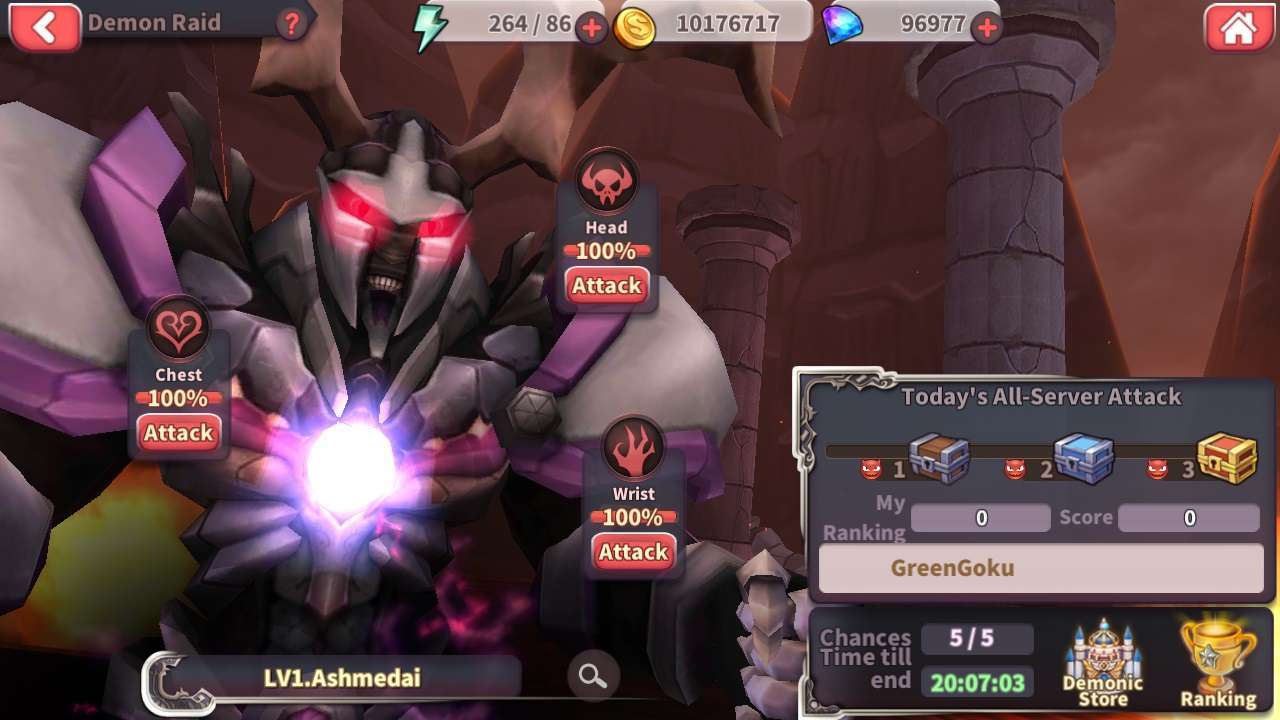1280x720 pixels.
Task: View the Ranking trophy
Action: (1218, 664)
